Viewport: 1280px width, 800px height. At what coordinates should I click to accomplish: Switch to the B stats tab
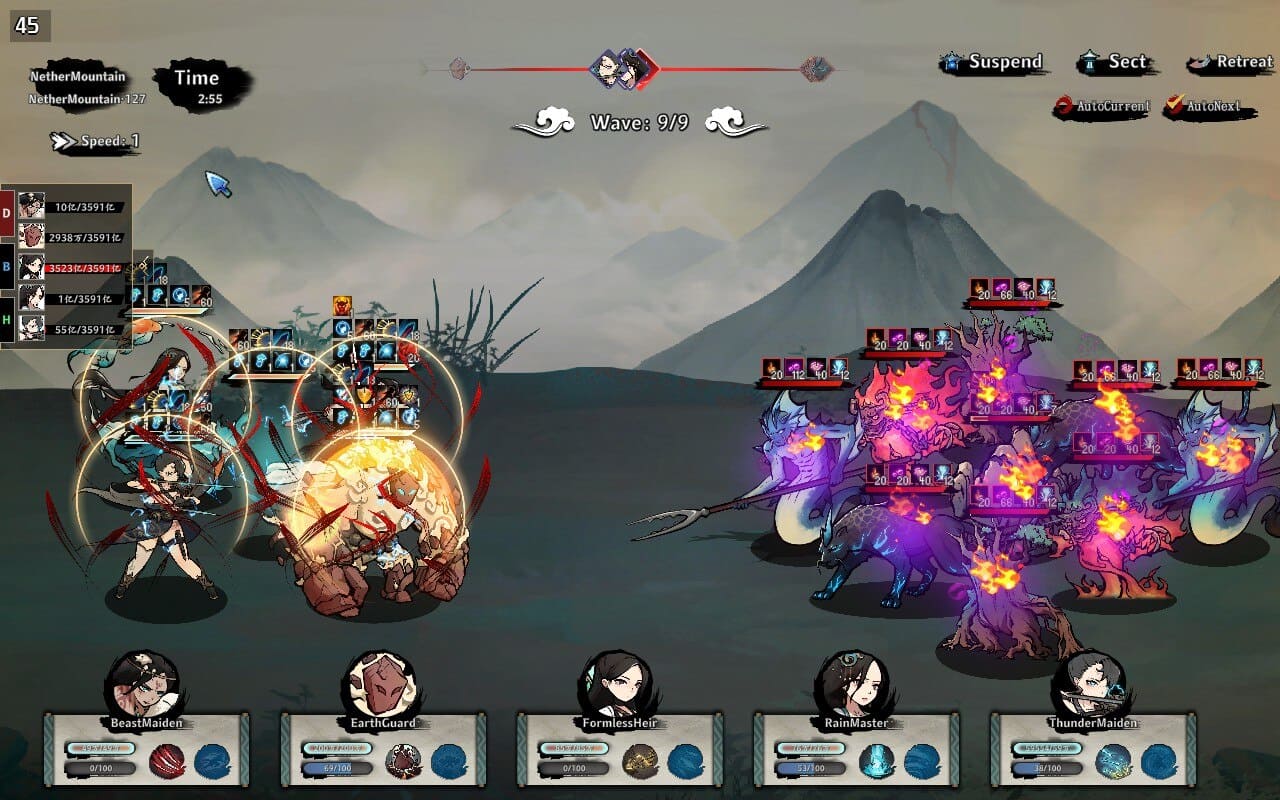pyautogui.click(x=7, y=267)
